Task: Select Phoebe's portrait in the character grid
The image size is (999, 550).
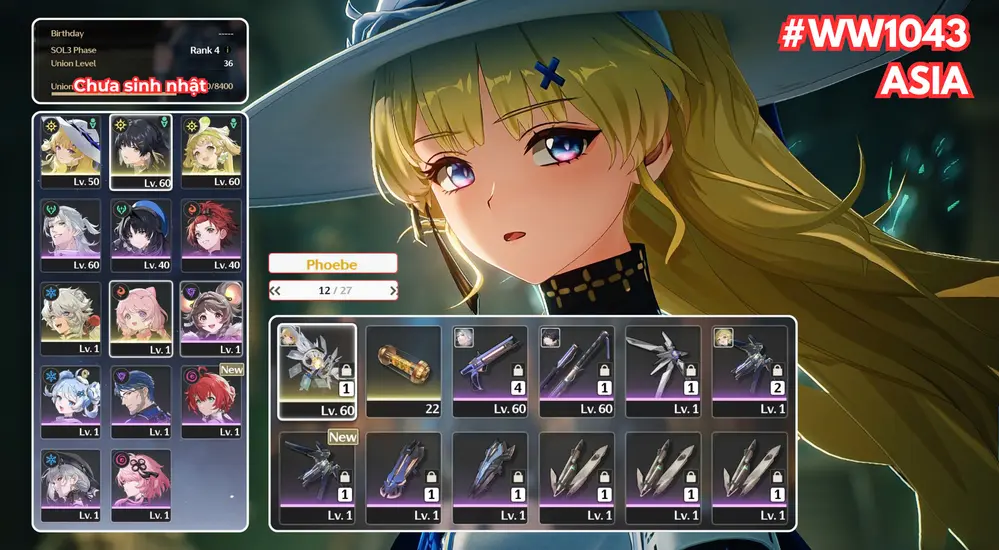Action: pyautogui.click(x=70, y=150)
